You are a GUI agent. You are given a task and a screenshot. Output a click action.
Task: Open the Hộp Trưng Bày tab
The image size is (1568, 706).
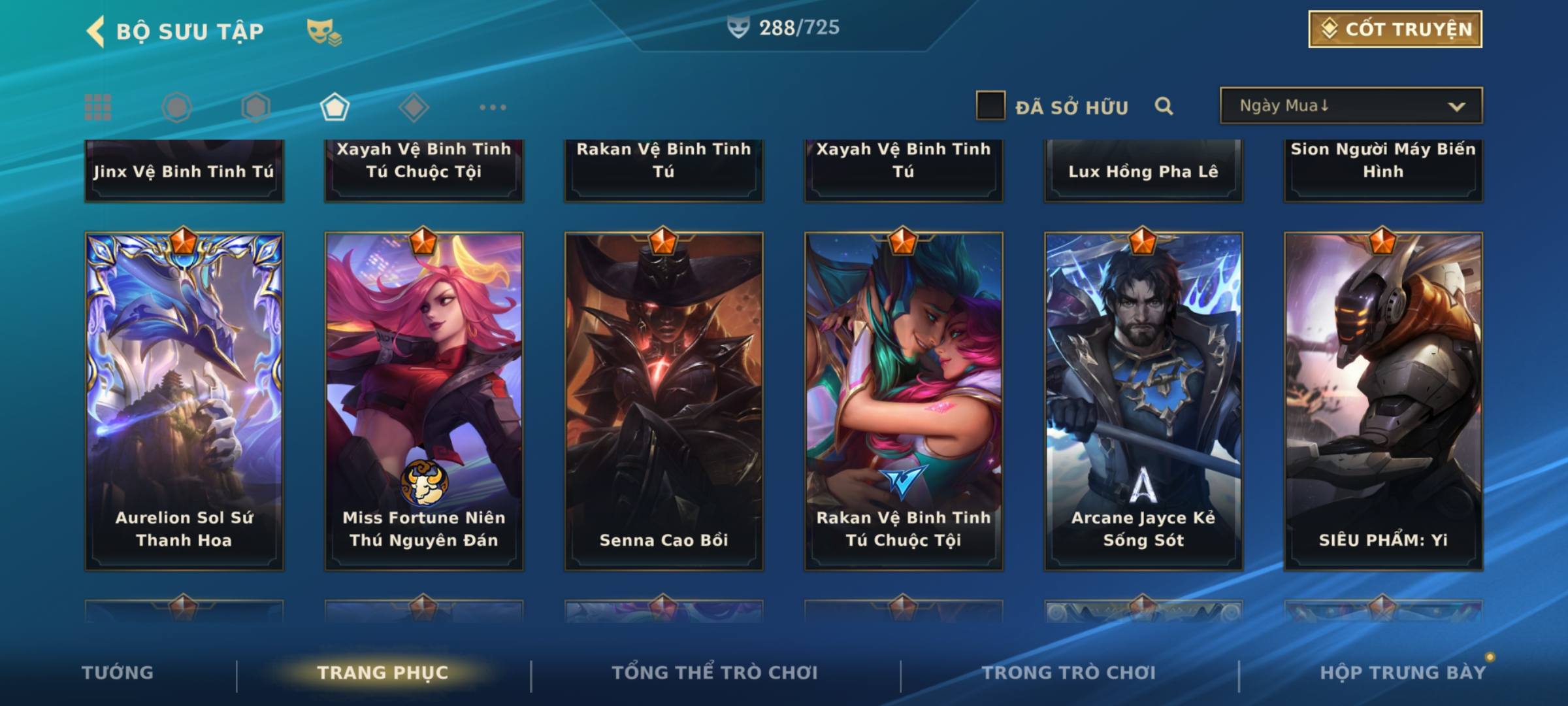pyautogui.click(x=1402, y=673)
